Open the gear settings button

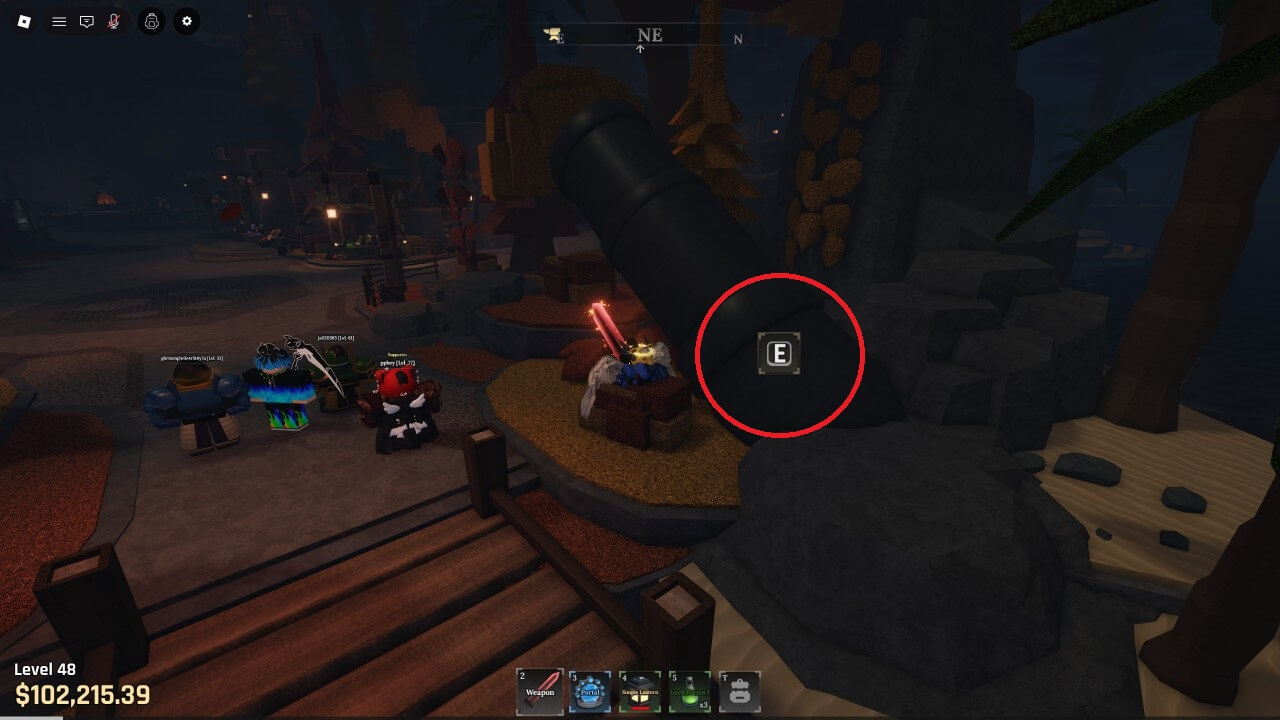186,21
